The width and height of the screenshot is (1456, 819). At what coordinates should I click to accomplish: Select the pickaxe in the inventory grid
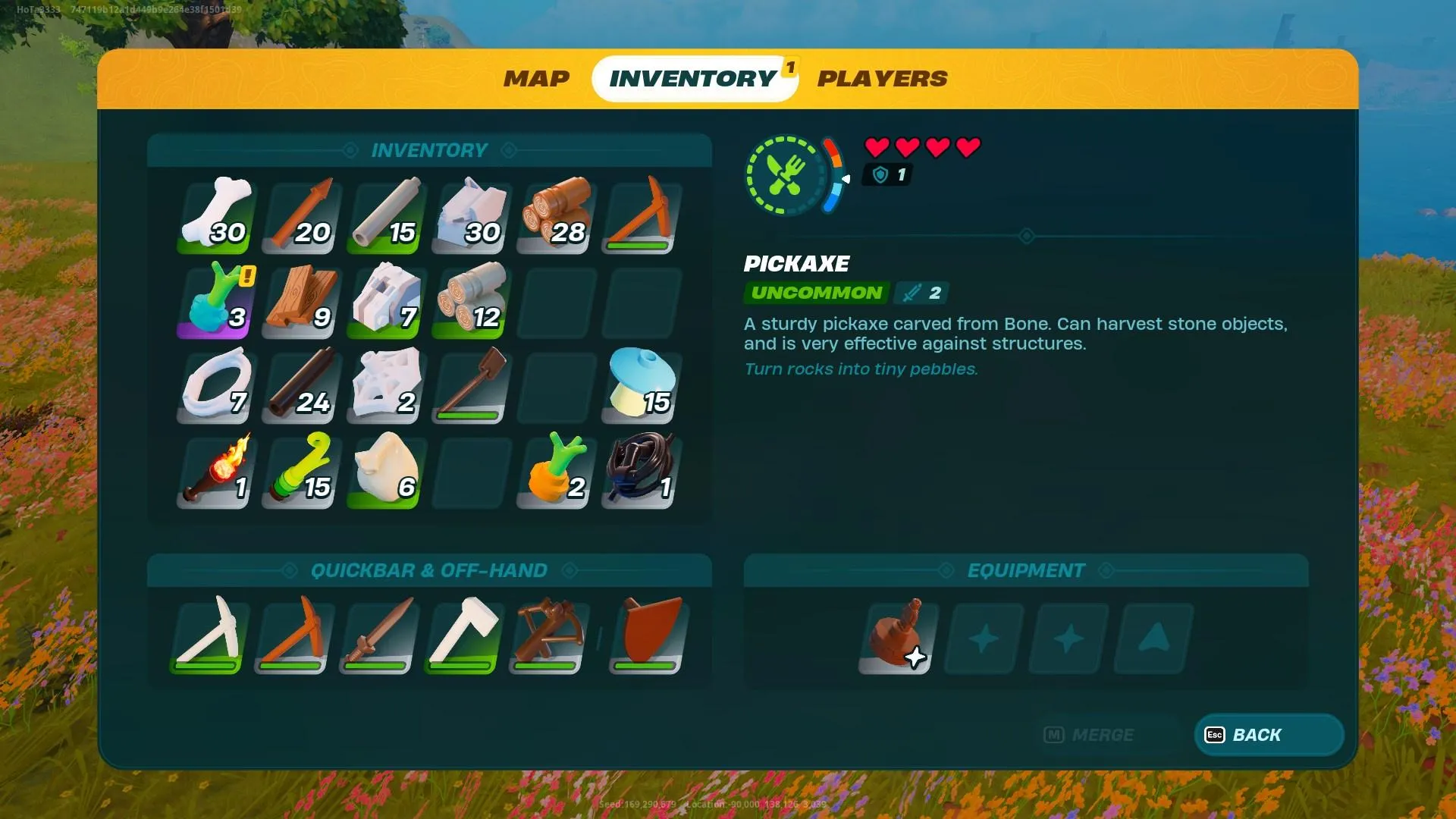[x=642, y=215]
